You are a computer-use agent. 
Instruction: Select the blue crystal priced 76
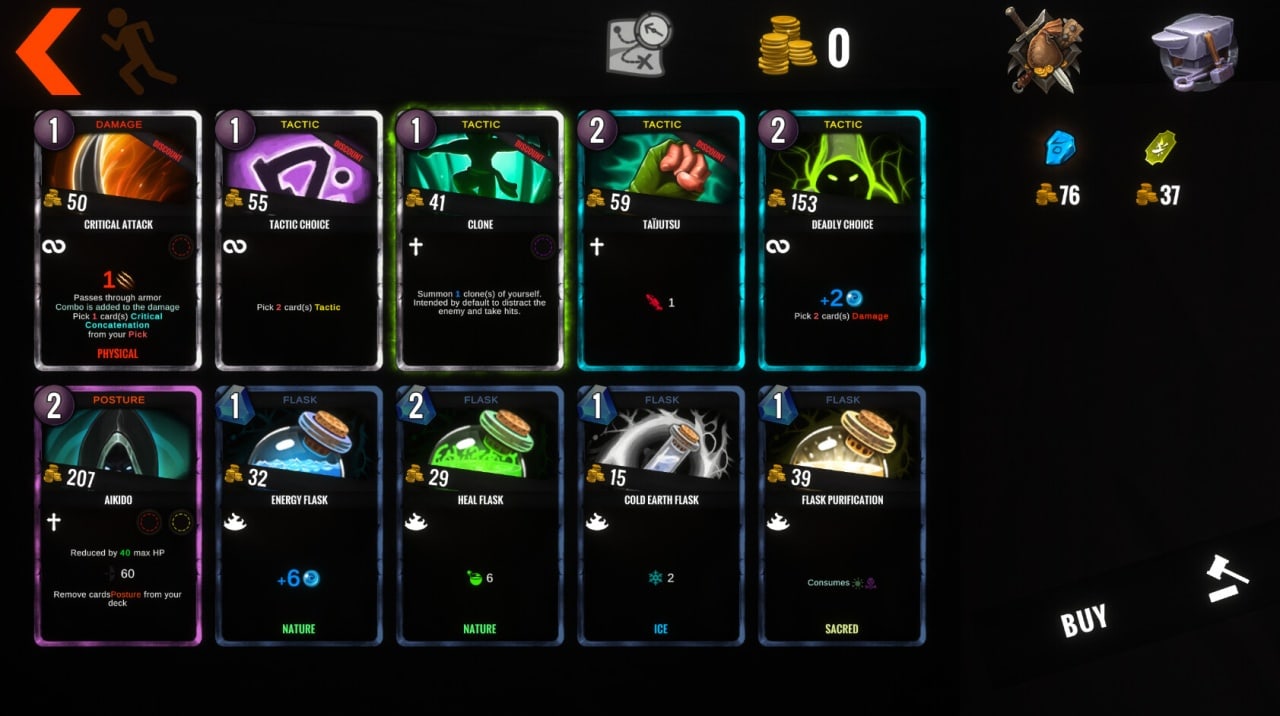point(1059,149)
